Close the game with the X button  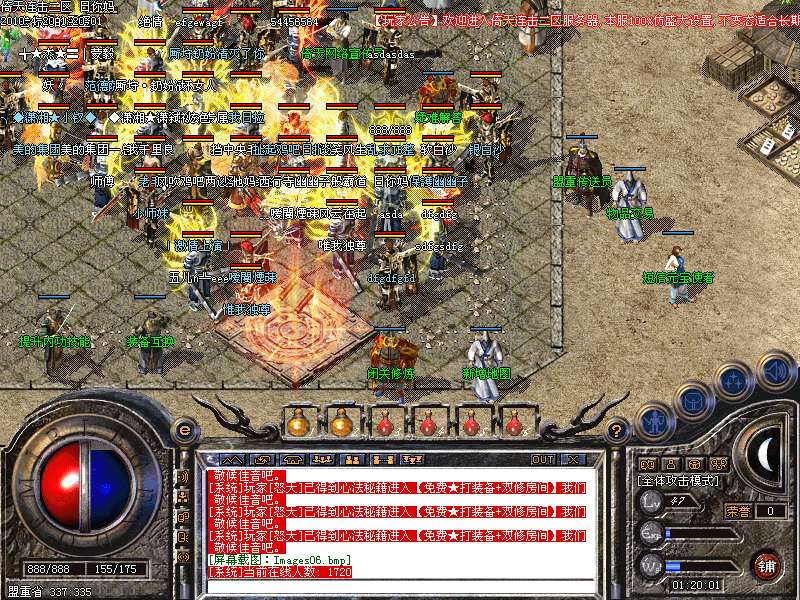click(x=573, y=459)
